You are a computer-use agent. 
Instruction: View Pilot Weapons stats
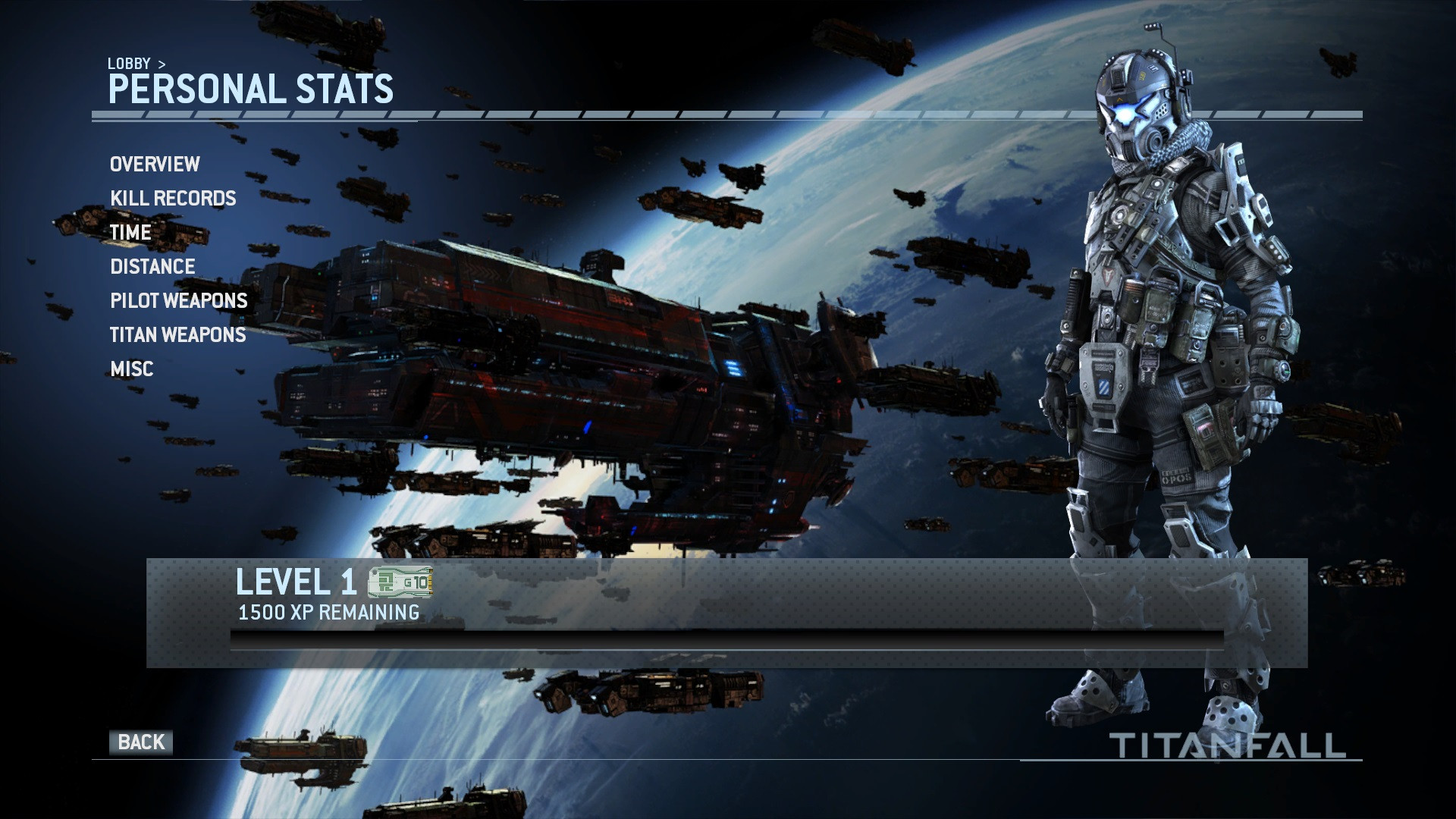tap(179, 301)
